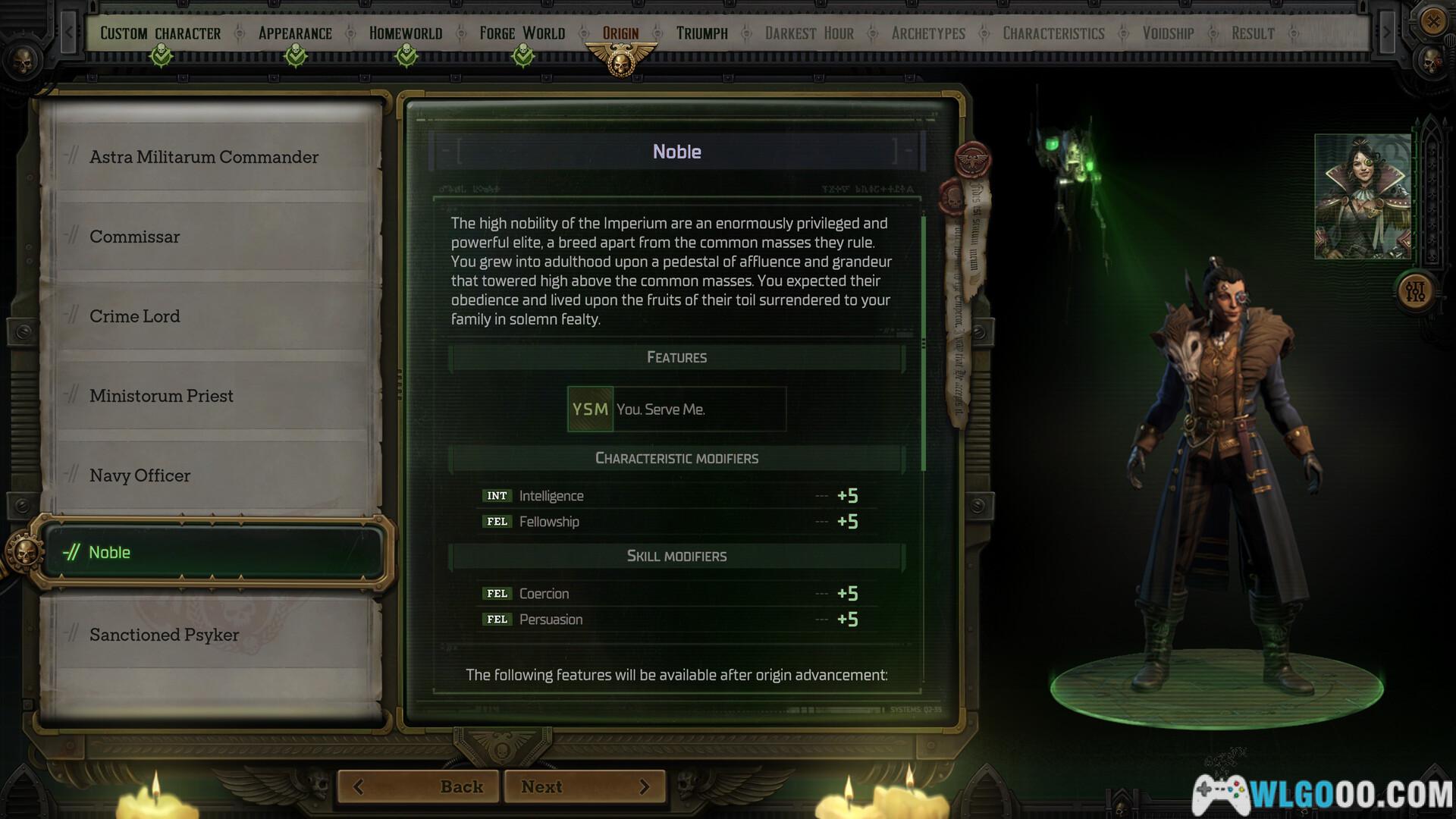Jump to the Triumph tab
The width and height of the screenshot is (1456, 819).
tap(701, 33)
